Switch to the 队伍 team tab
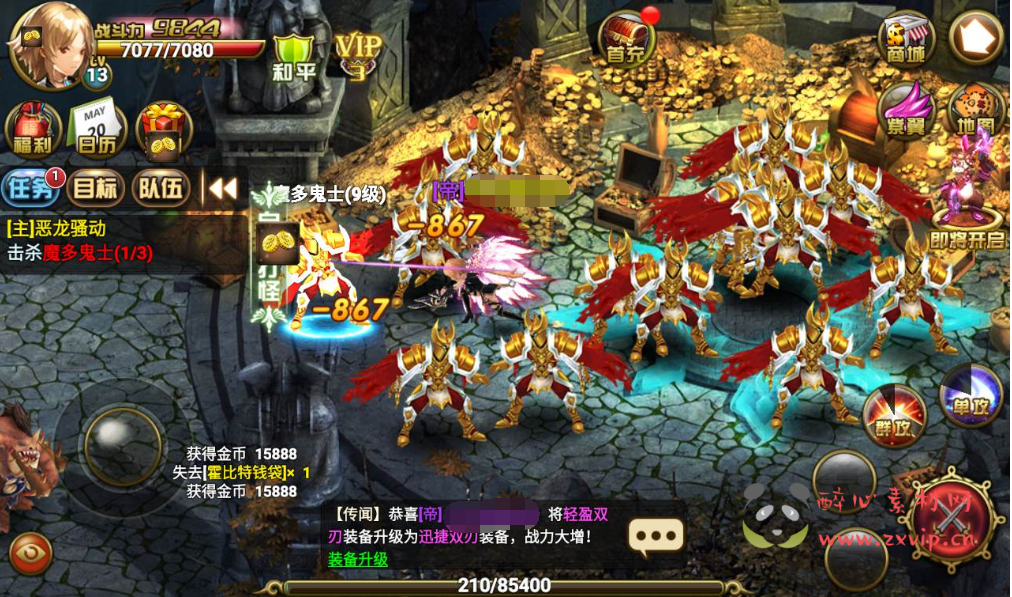 click(162, 187)
